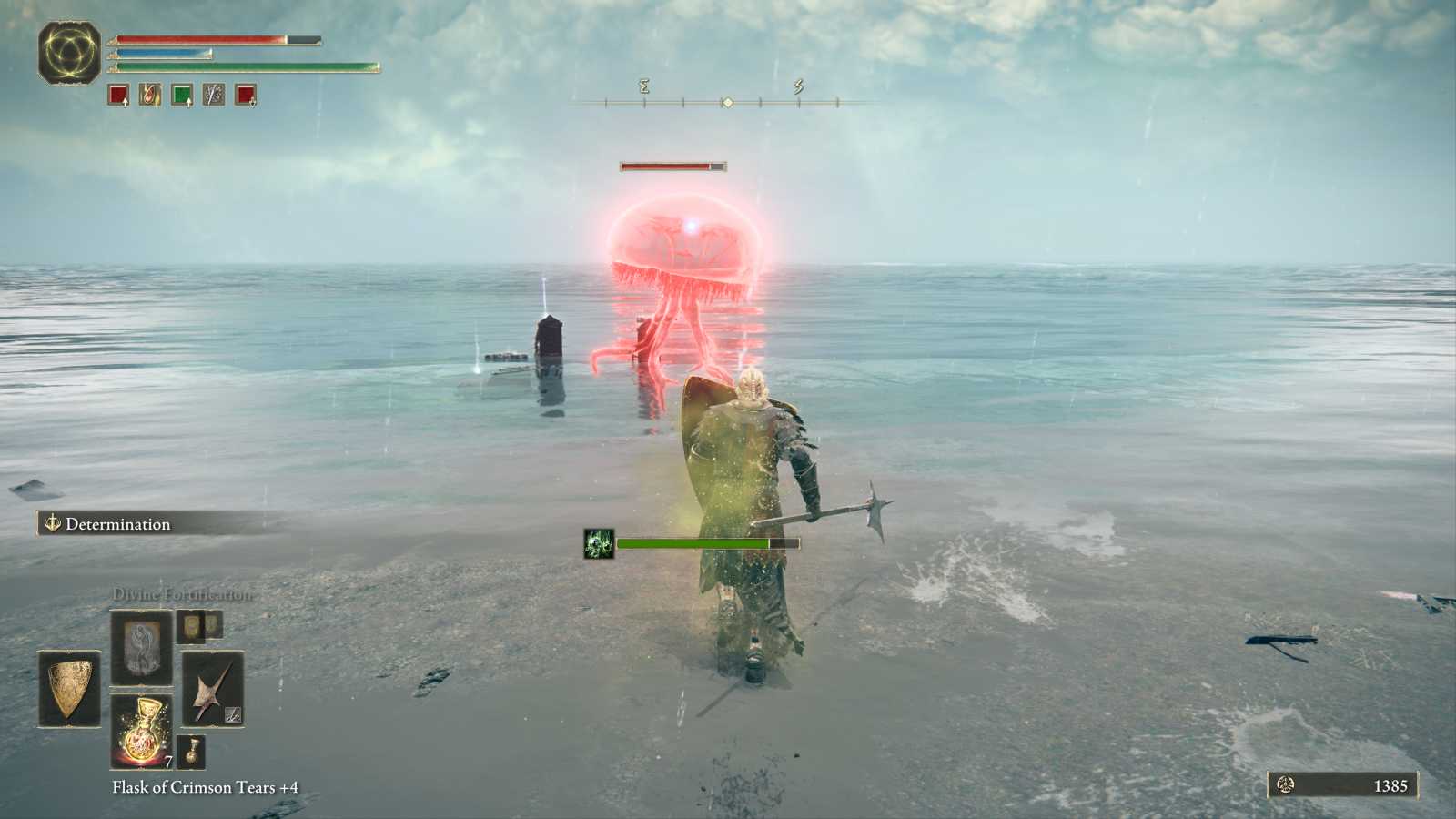Click the number 7 on the flask counter

tap(167, 761)
